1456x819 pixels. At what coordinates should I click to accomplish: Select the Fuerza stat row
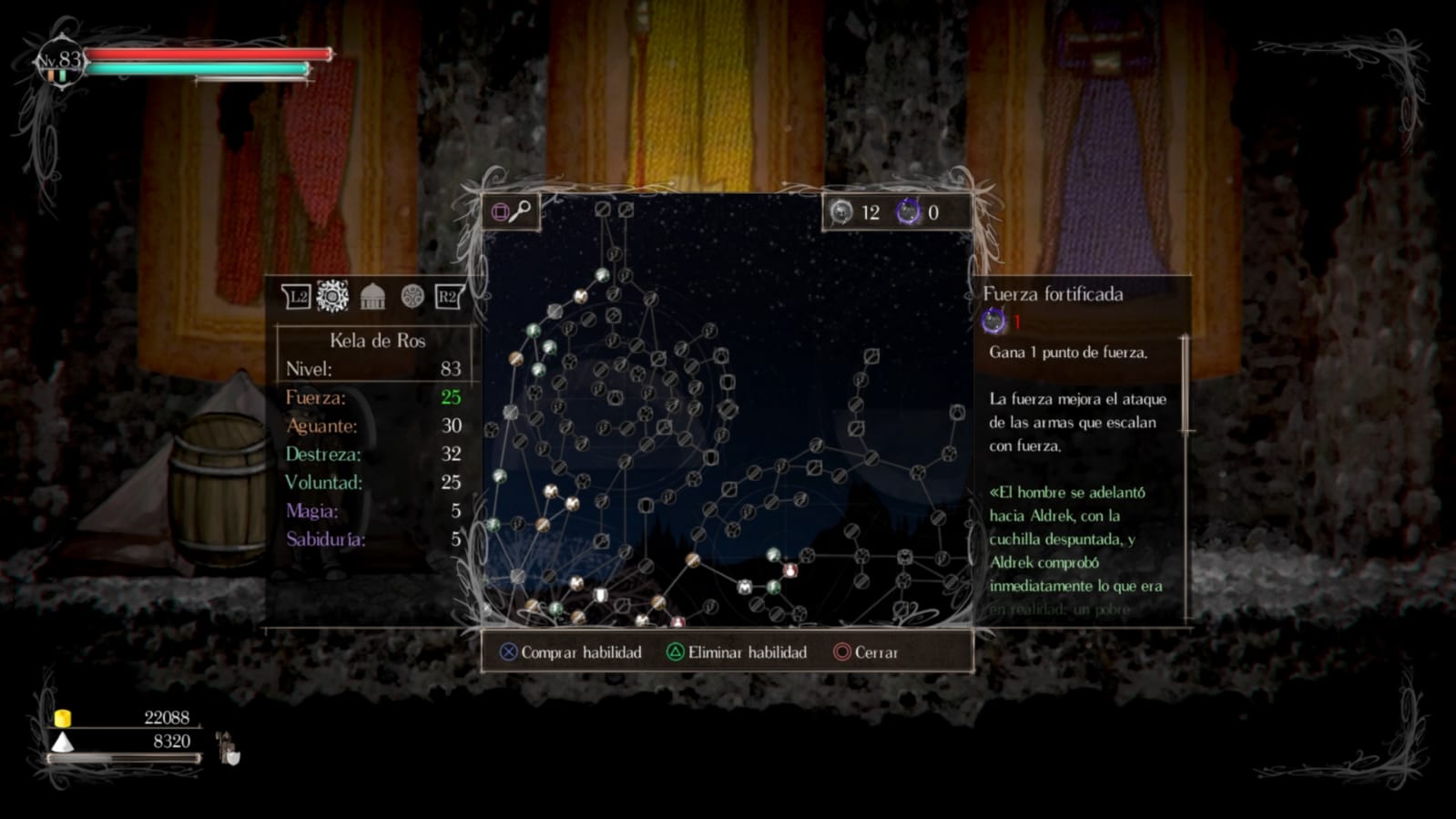tap(373, 397)
